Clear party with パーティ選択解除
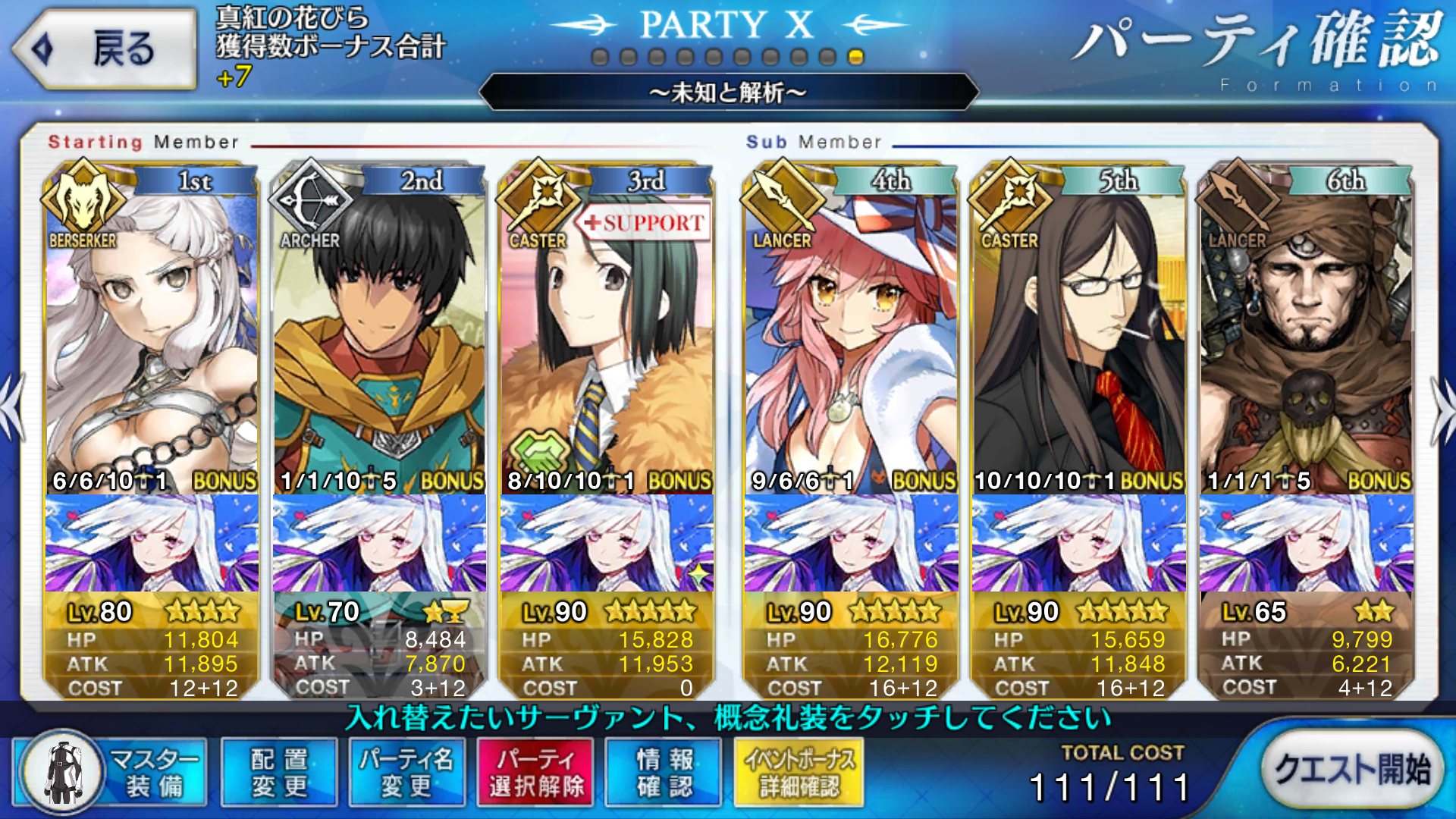1456x819 pixels. (536, 772)
